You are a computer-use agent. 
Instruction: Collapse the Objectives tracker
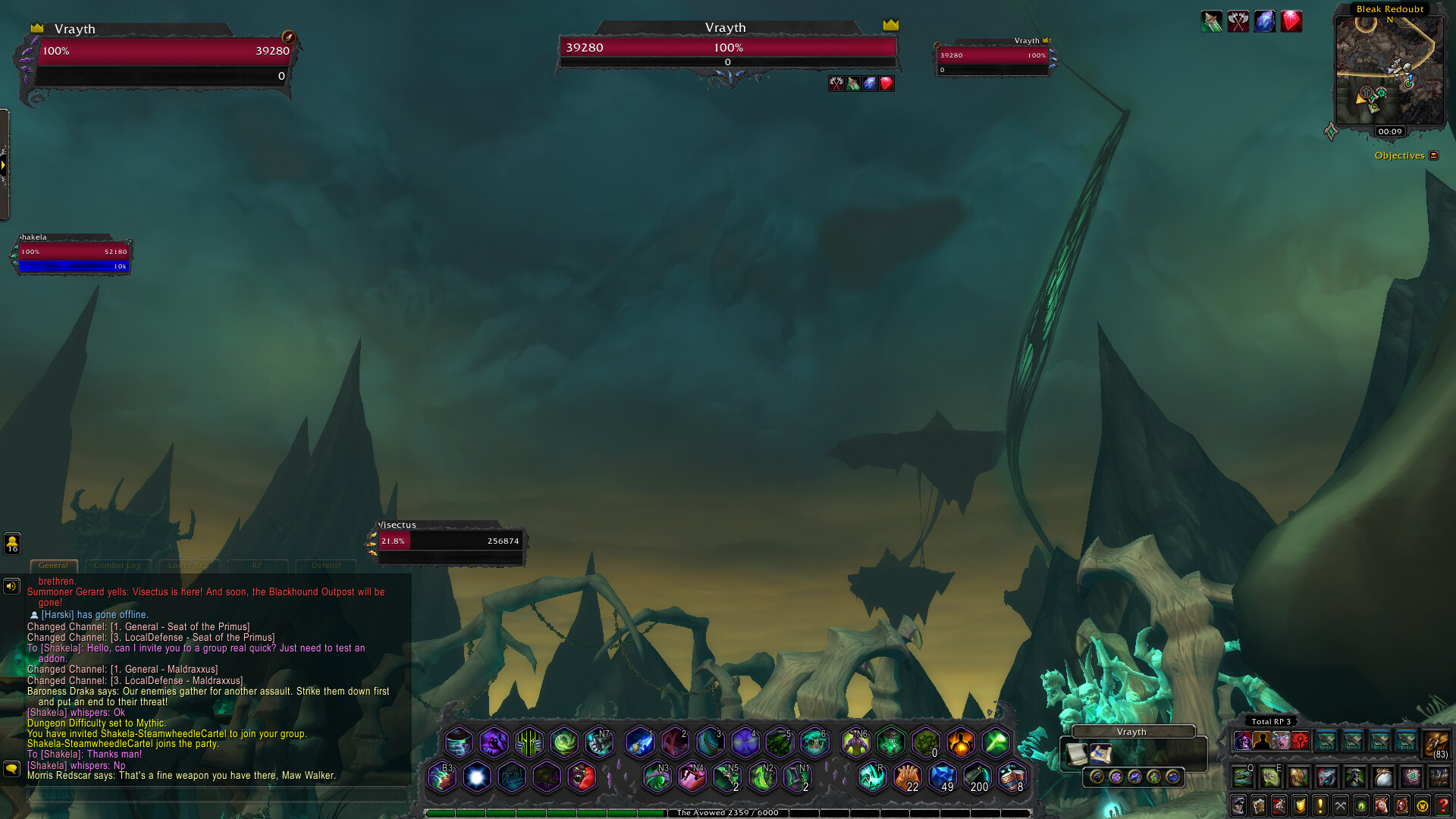(1433, 155)
